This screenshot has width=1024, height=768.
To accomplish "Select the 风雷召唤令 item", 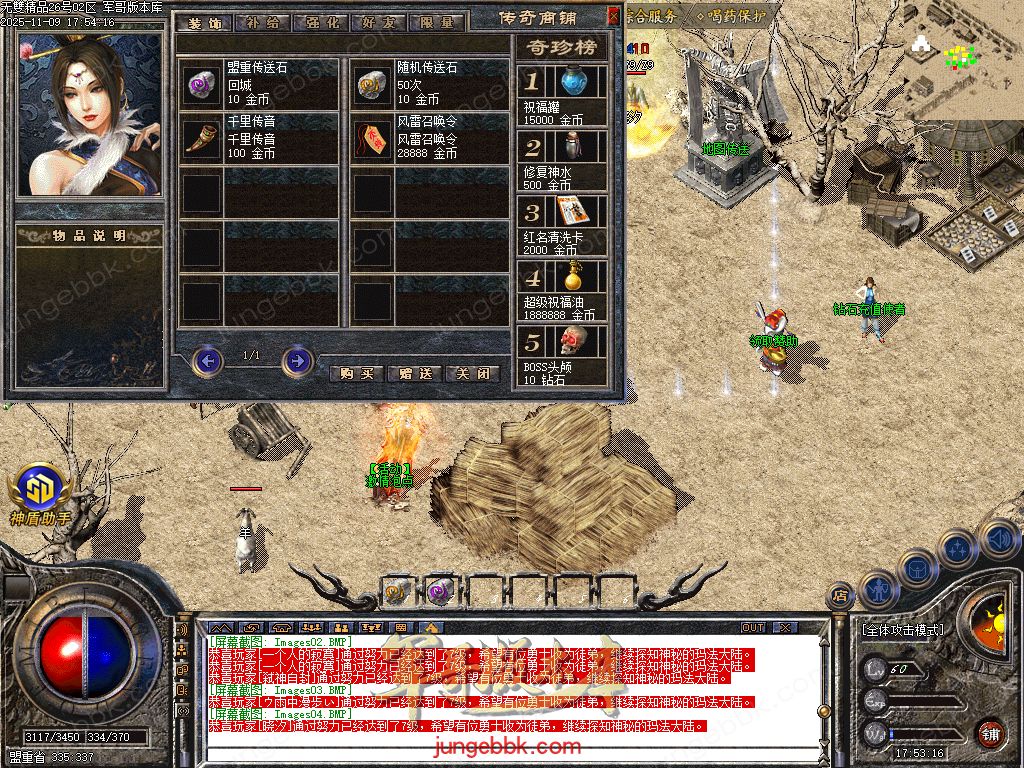I will [x=371, y=139].
